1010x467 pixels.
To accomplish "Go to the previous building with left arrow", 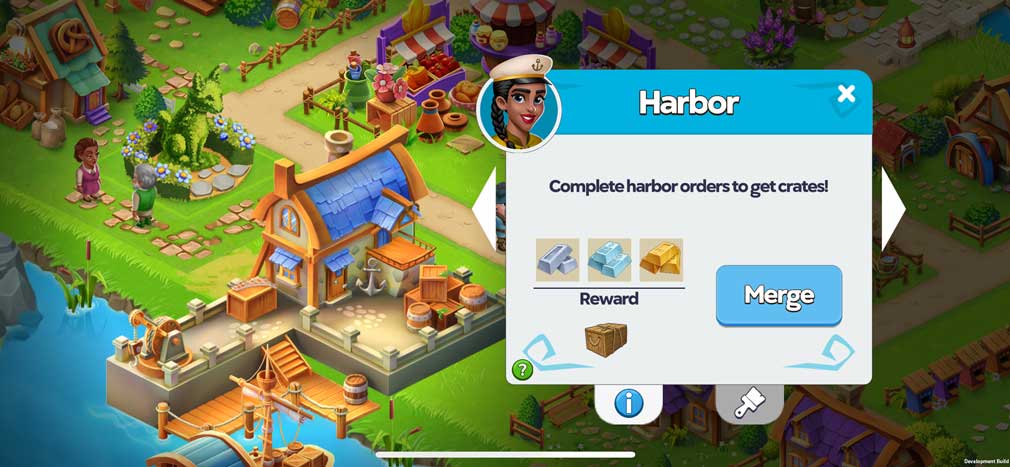I will click(x=484, y=209).
